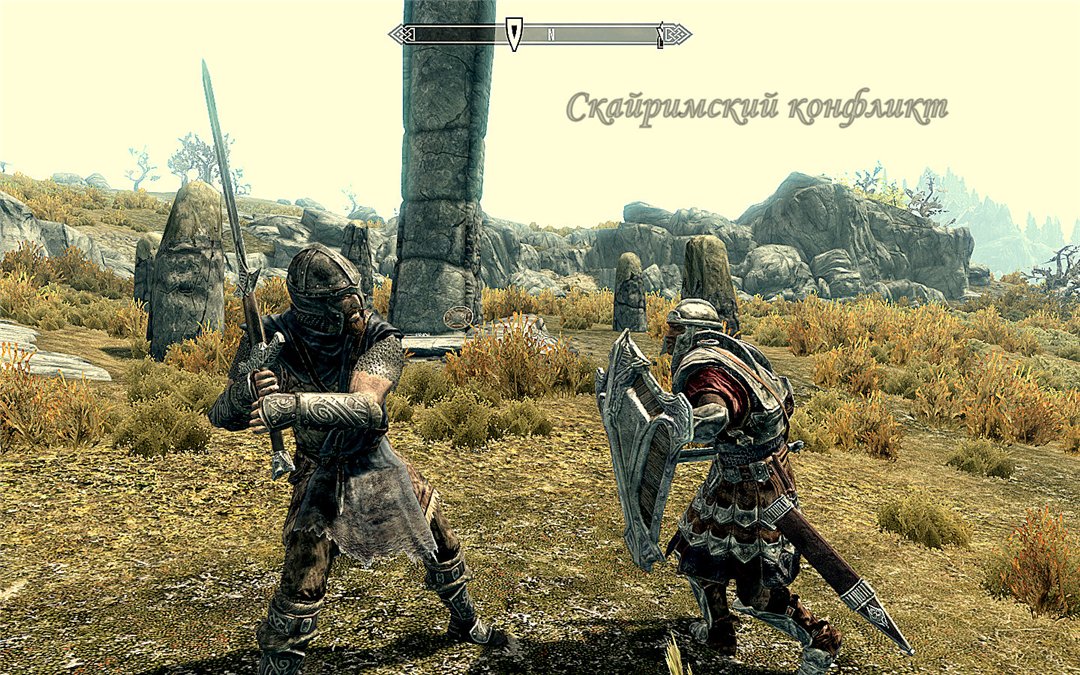
Task: Click the quest marker on the compass
Action: pyautogui.click(x=514, y=34)
